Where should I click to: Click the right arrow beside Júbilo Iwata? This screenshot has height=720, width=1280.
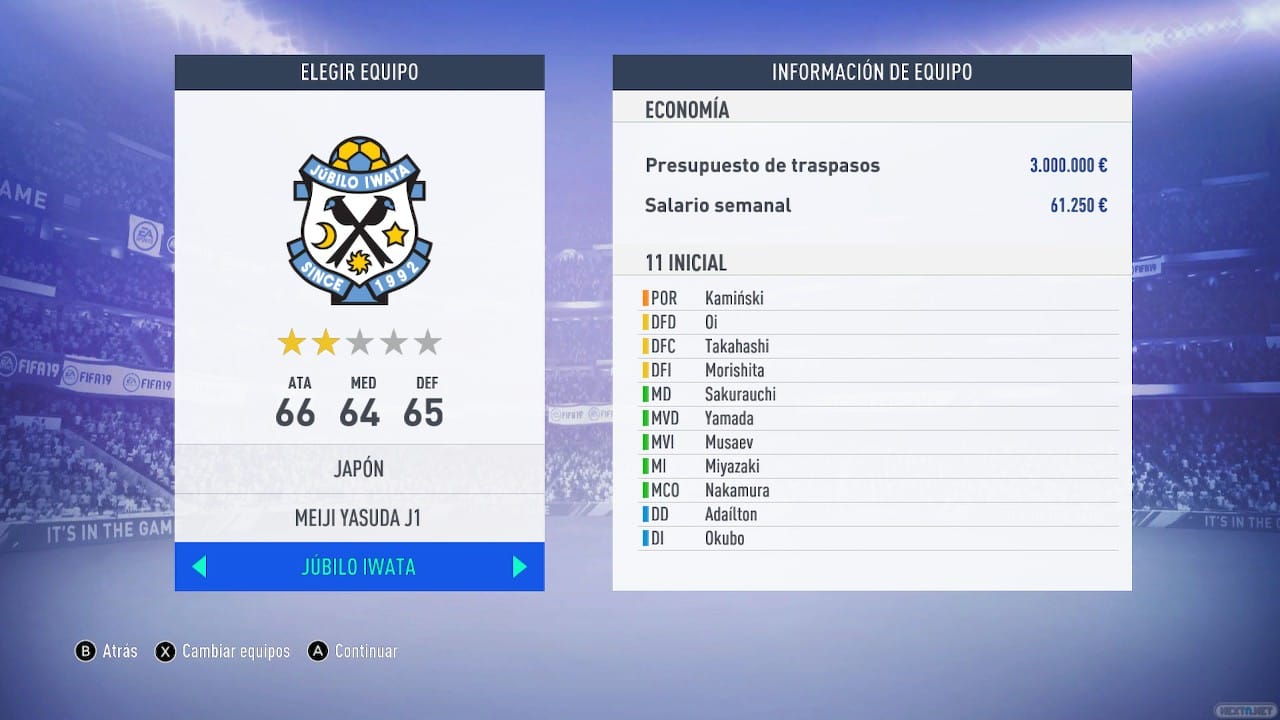[519, 567]
